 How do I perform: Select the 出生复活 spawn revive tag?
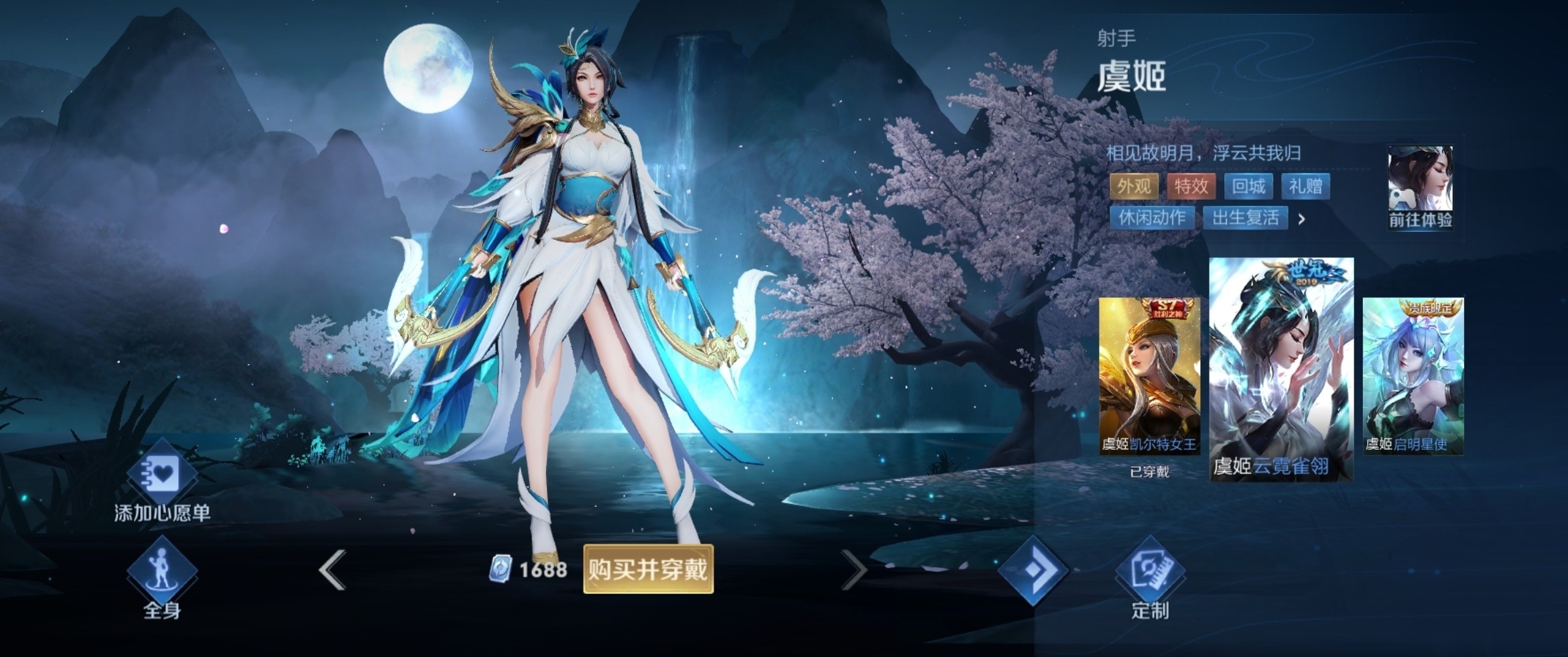(x=1246, y=217)
